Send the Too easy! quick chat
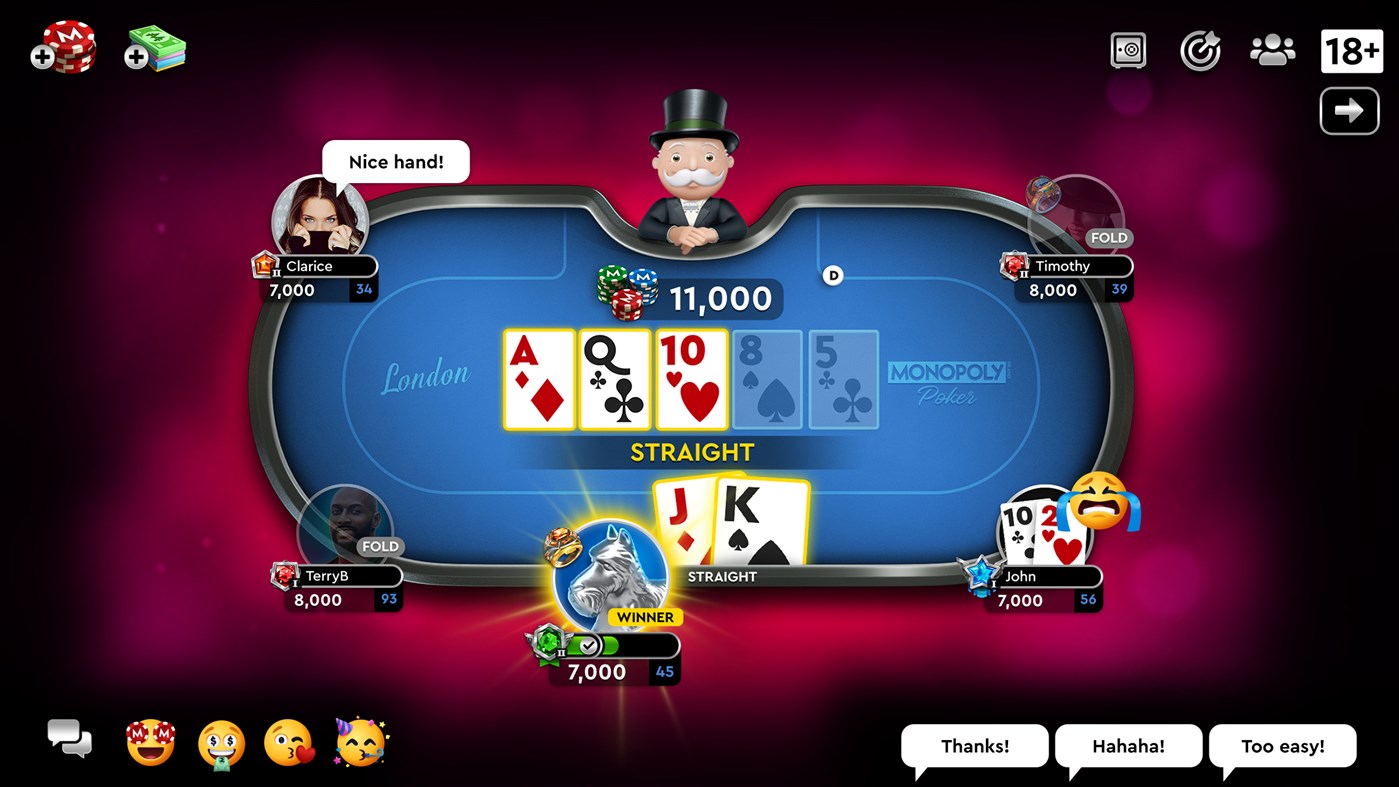 point(1282,745)
